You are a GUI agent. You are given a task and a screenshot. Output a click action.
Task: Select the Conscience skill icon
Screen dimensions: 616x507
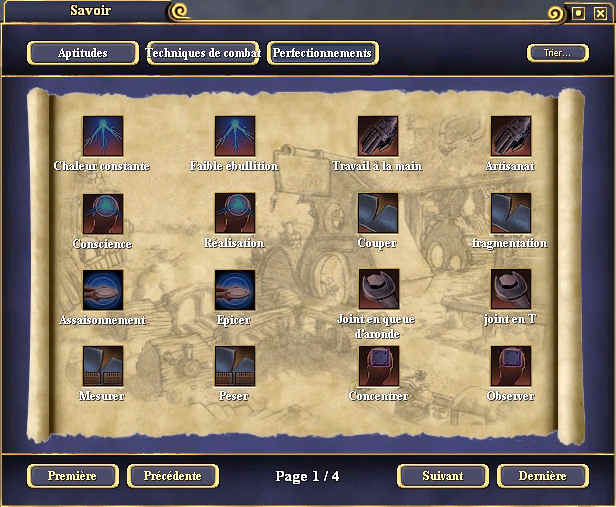point(103,213)
